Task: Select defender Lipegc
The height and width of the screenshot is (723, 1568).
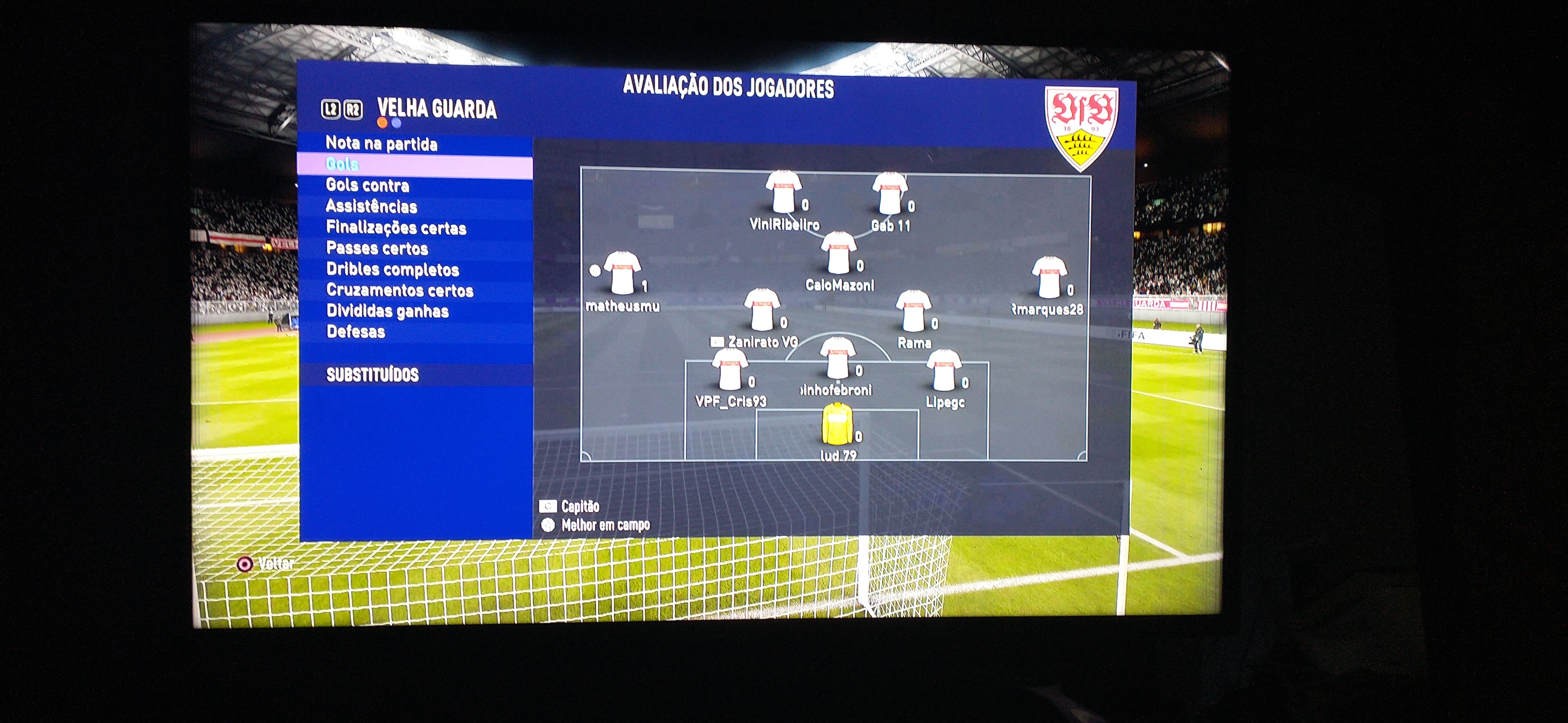Action: click(943, 371)
